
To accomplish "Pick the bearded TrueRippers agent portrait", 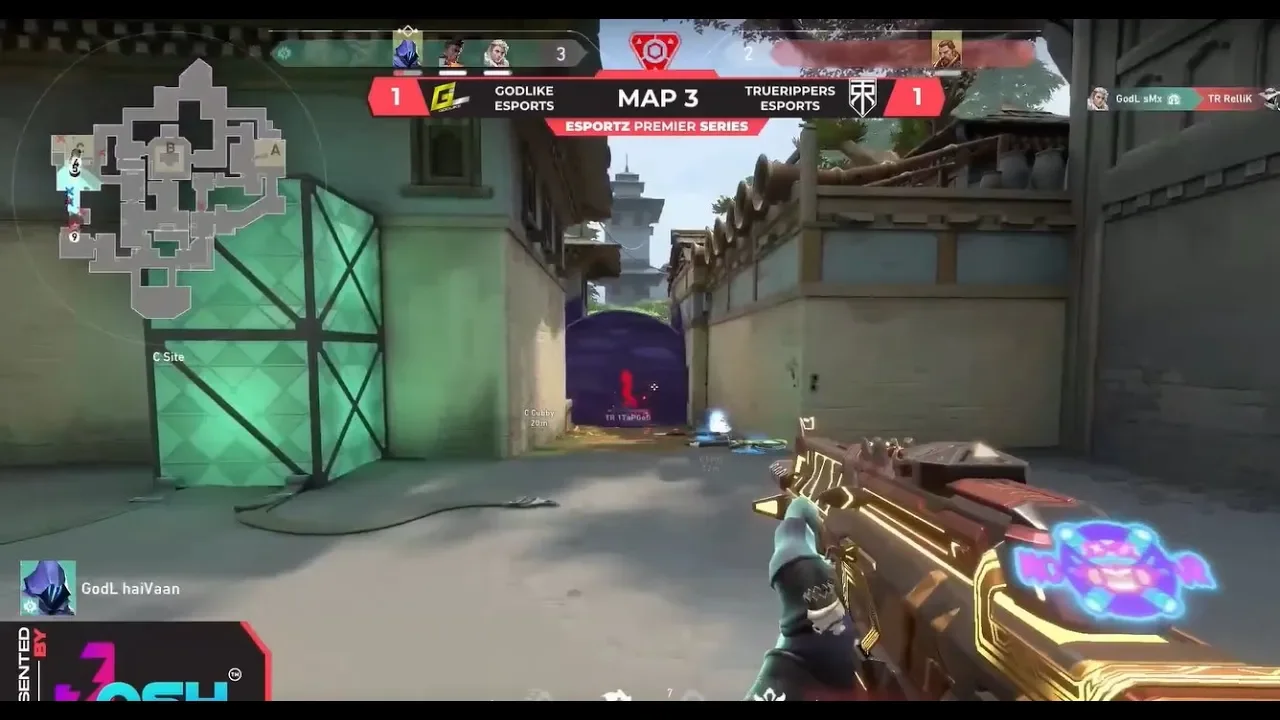I will click(946, 50).
